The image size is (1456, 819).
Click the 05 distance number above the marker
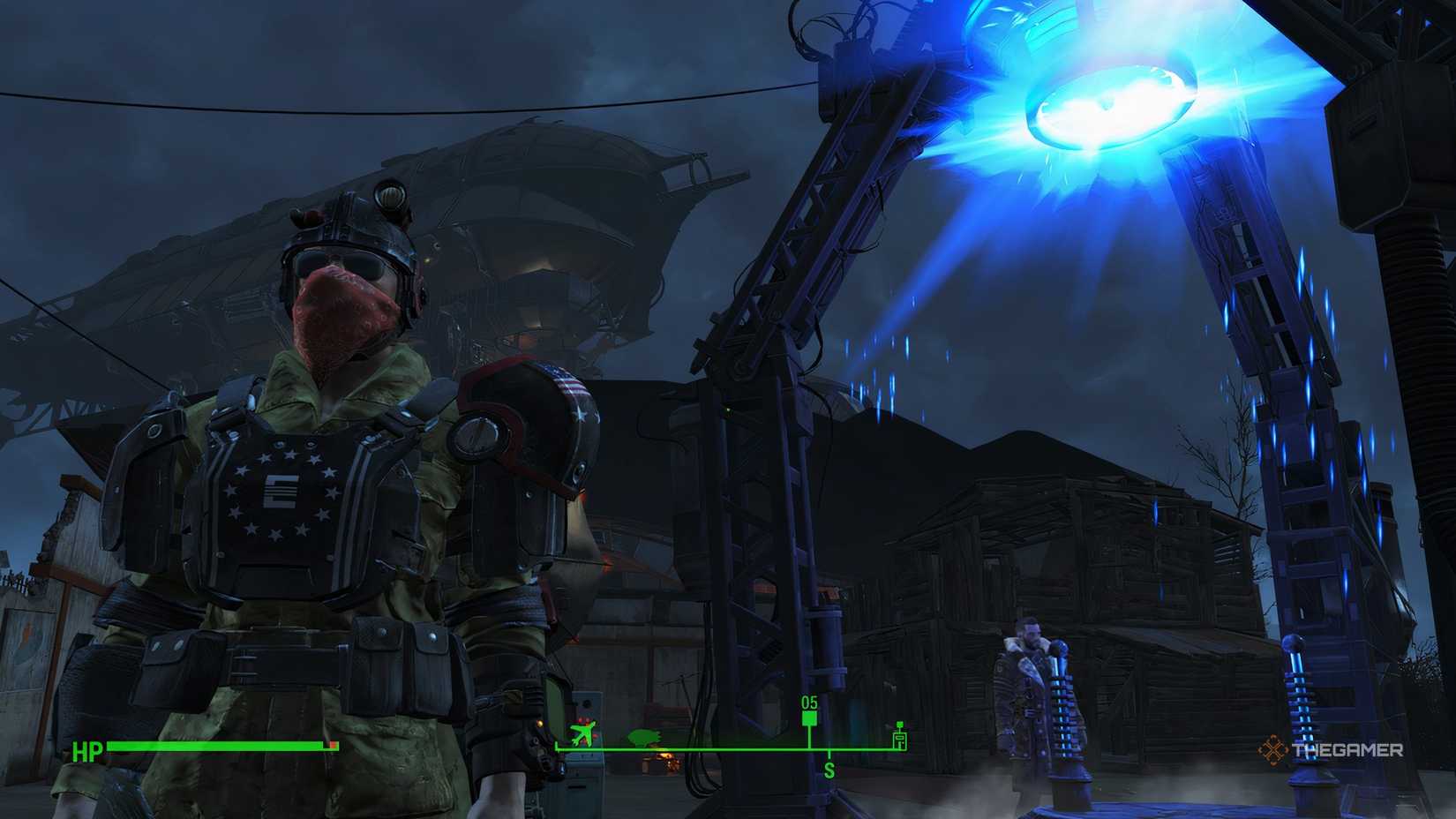point(809,703)
